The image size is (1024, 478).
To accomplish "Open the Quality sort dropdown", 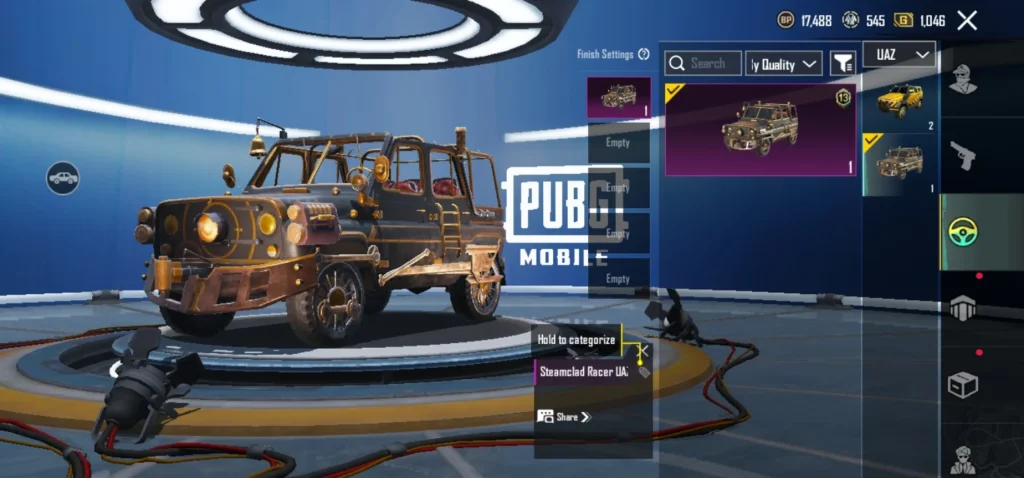I will click(x=784, y=64).
